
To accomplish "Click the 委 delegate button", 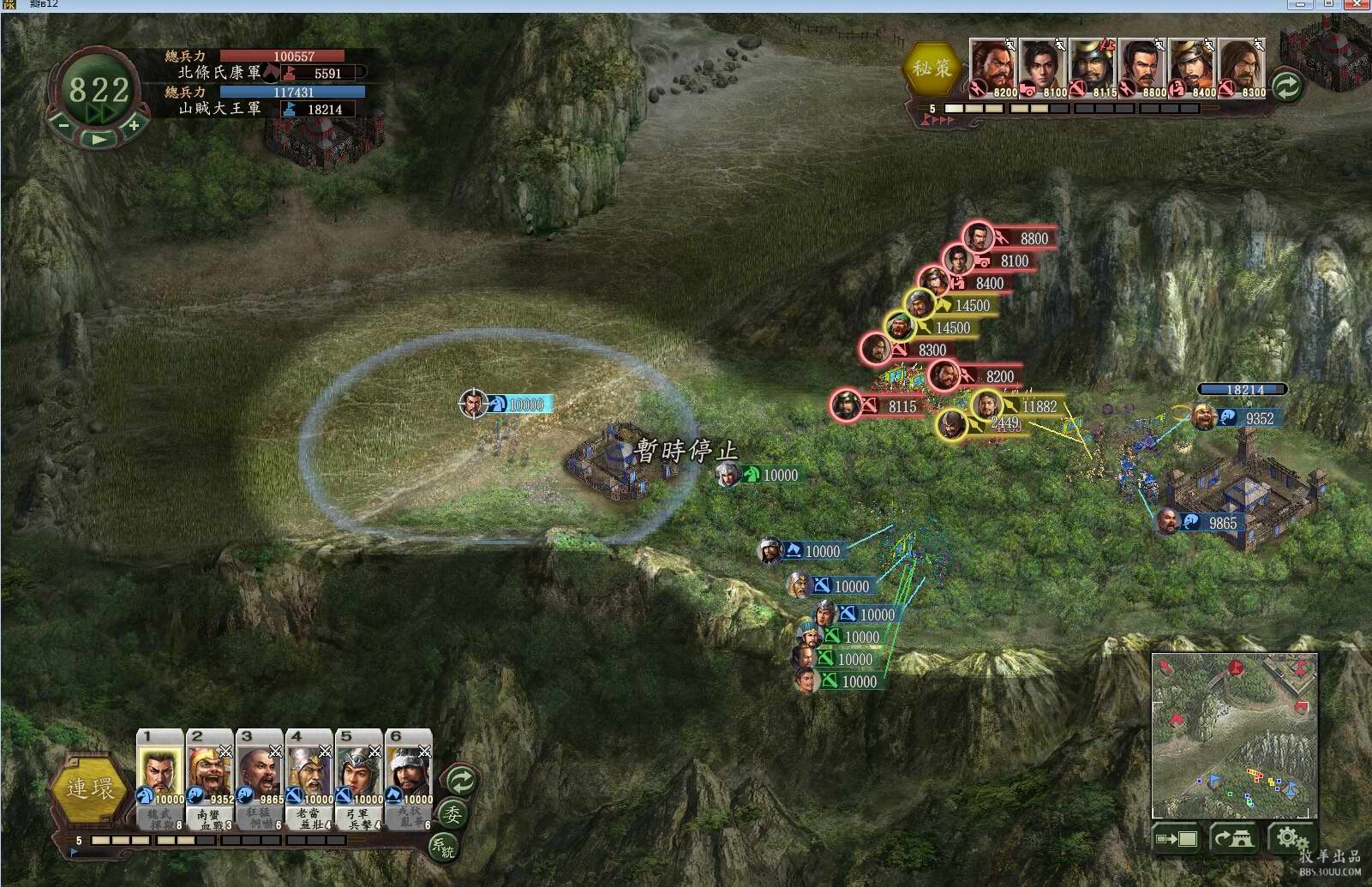I will (x=452, y=814).
